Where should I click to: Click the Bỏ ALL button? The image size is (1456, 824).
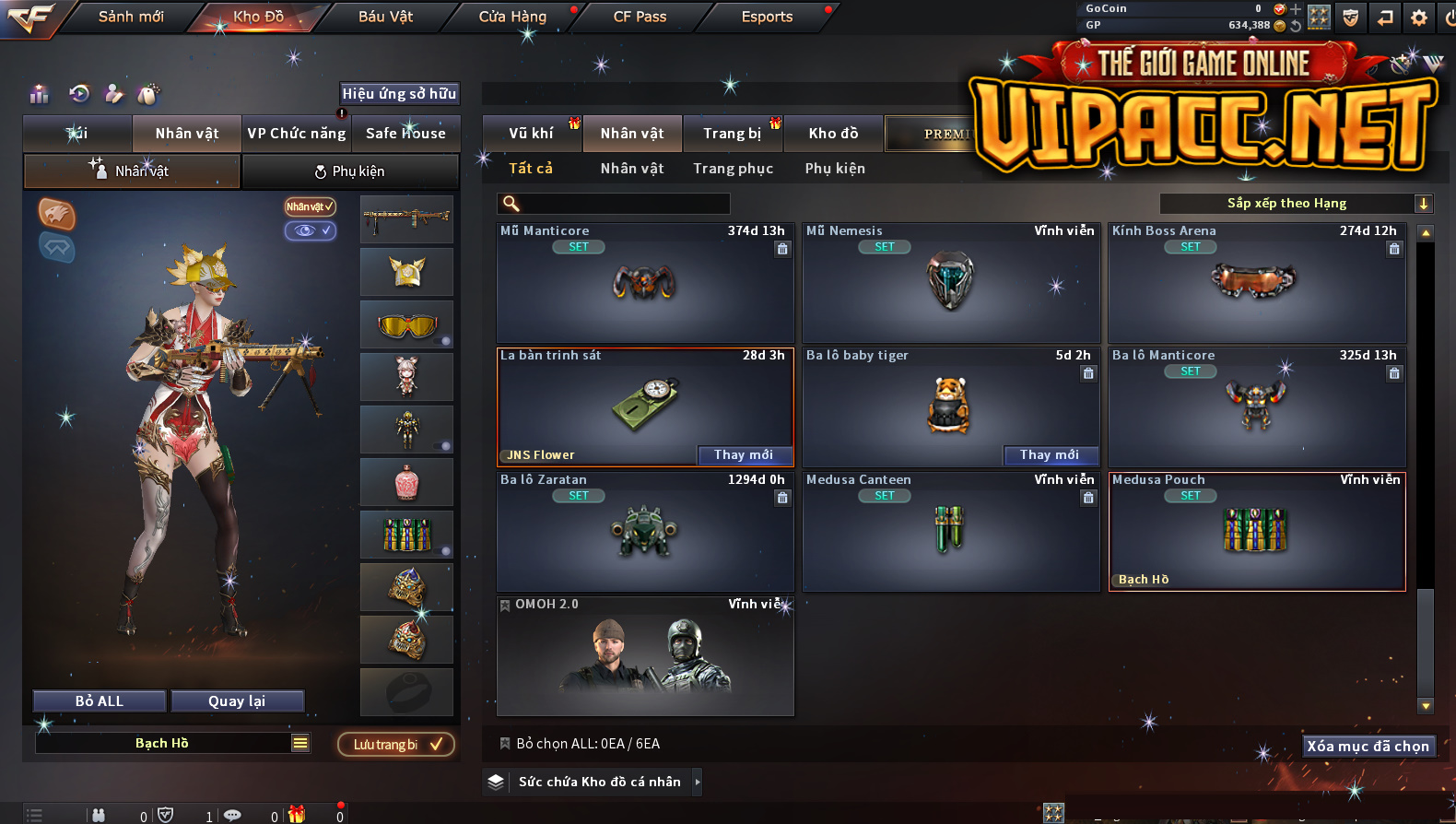click(x=100, y=701)
